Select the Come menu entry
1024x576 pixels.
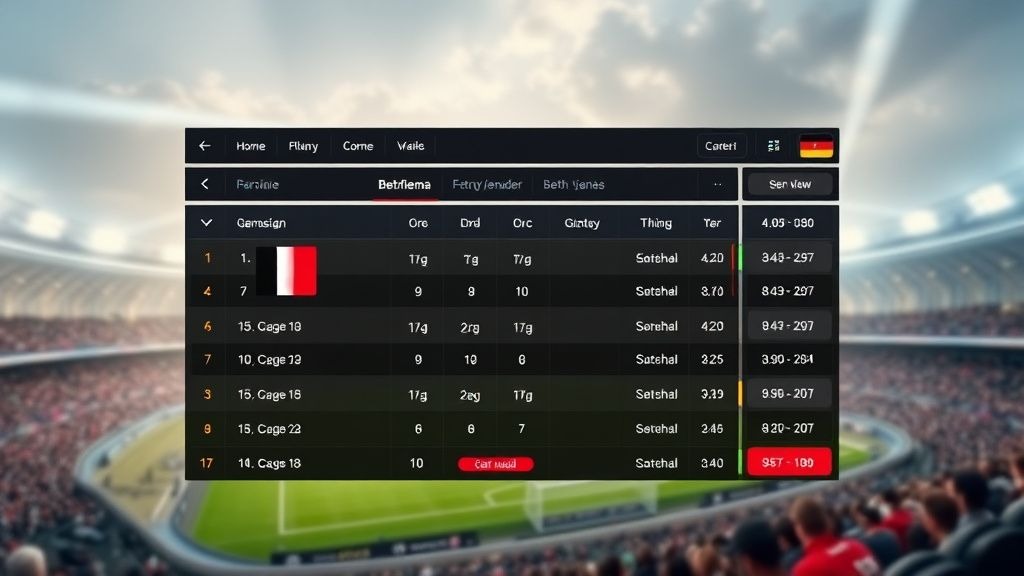[x=358, y=146]
